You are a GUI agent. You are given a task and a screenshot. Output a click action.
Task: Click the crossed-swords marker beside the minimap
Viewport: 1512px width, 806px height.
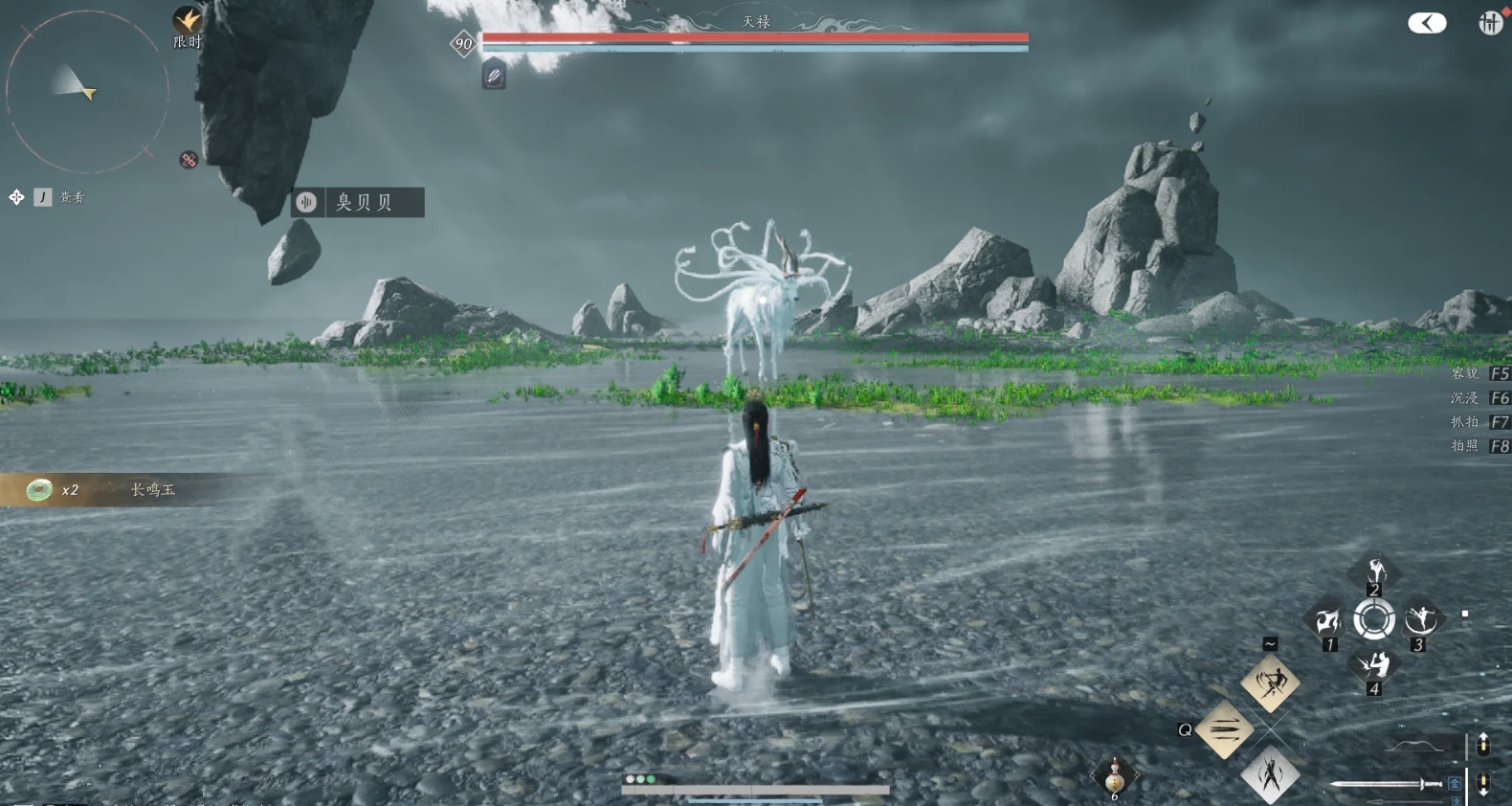(x=189, y=160)
